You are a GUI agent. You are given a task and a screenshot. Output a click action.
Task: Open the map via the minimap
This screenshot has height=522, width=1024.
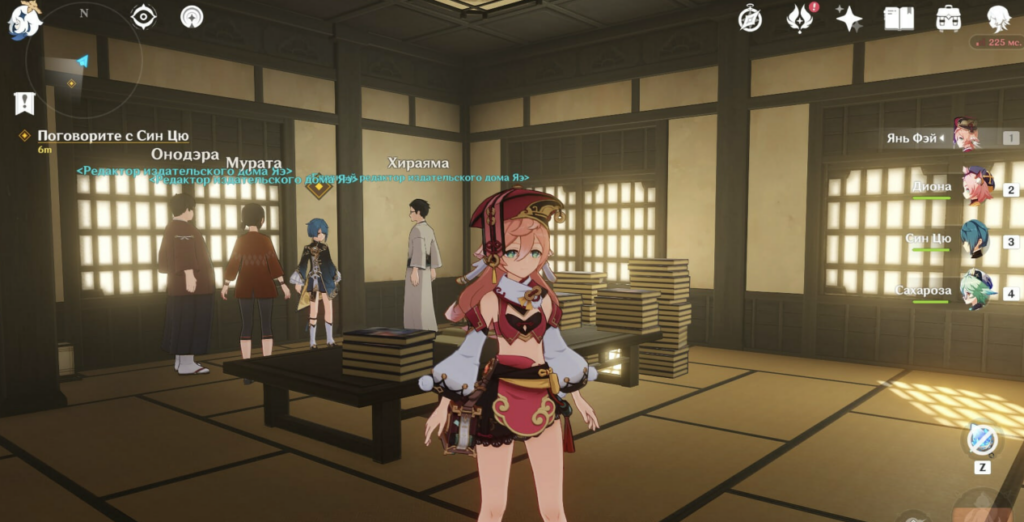pyautogui.click(x=84, y=62)
